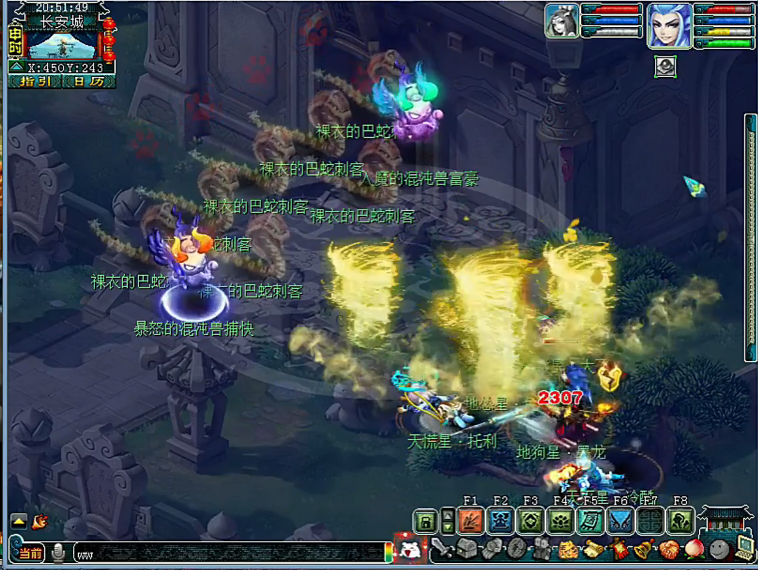Open the treasure chest inventory icon
758x570 pixels.
[466, 548]
